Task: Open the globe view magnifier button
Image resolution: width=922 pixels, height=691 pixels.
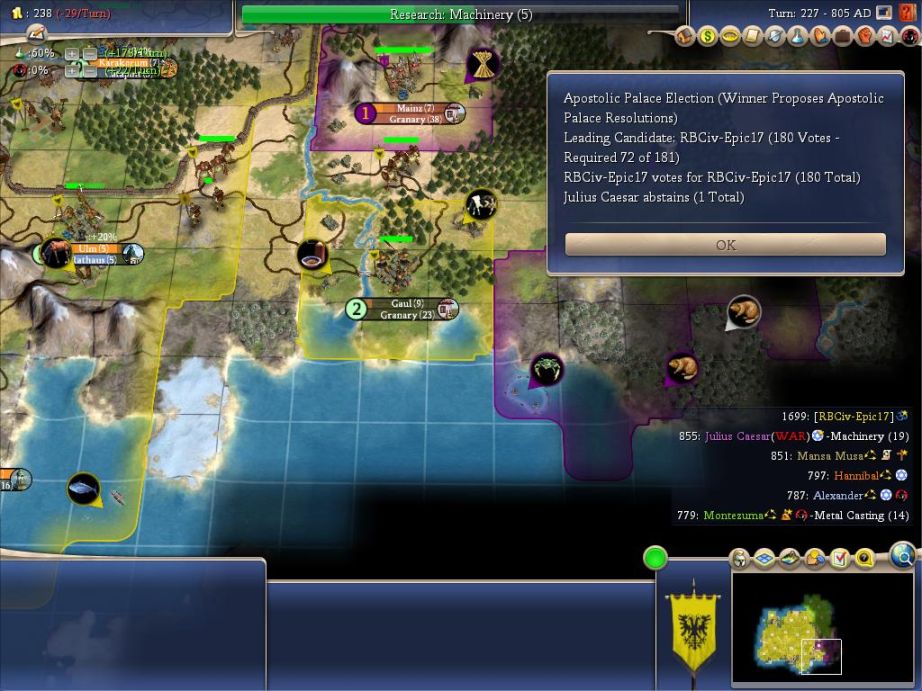Action: 903,554
